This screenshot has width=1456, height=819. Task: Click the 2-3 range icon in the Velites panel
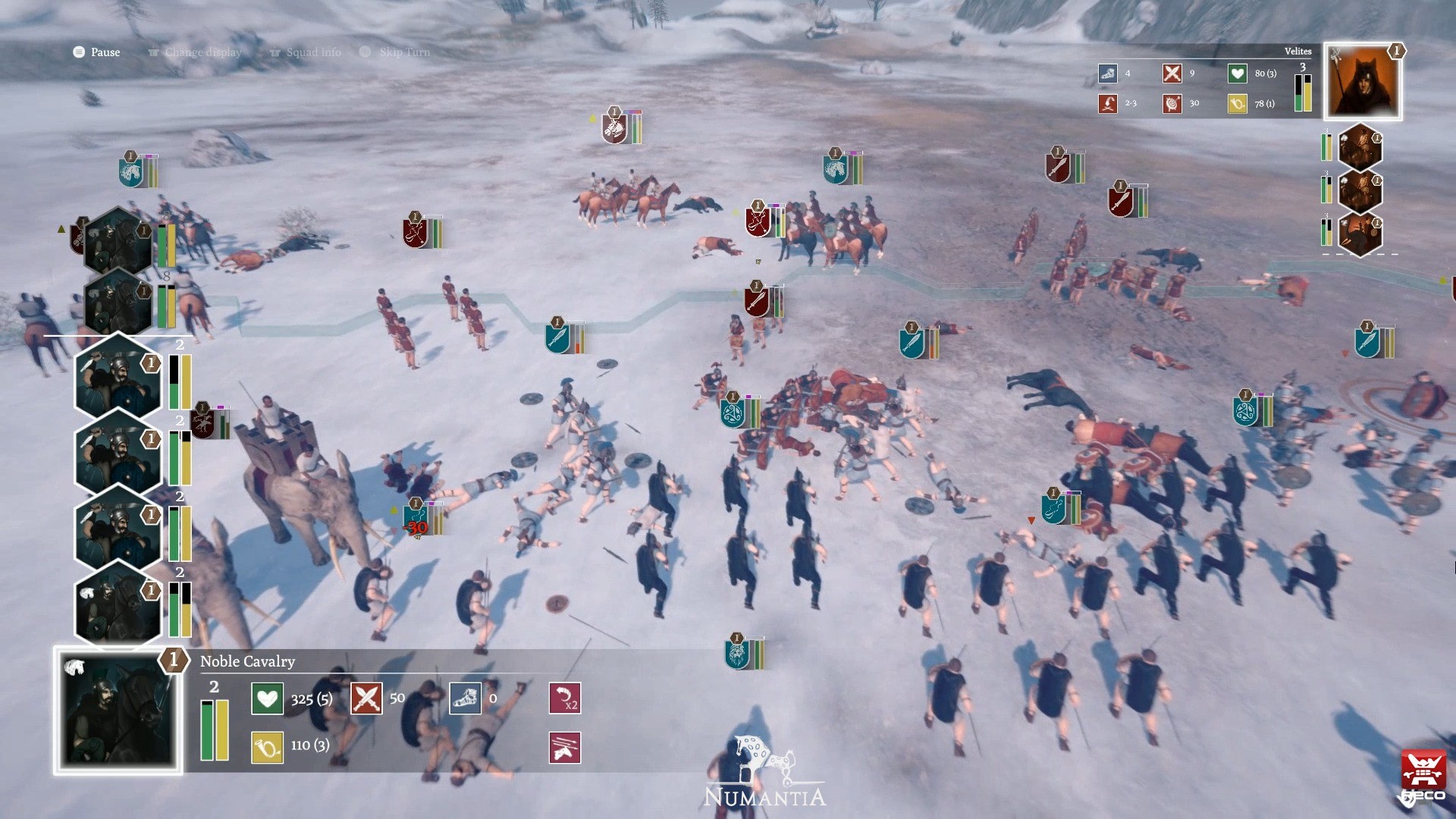[x=1108, y=104]
